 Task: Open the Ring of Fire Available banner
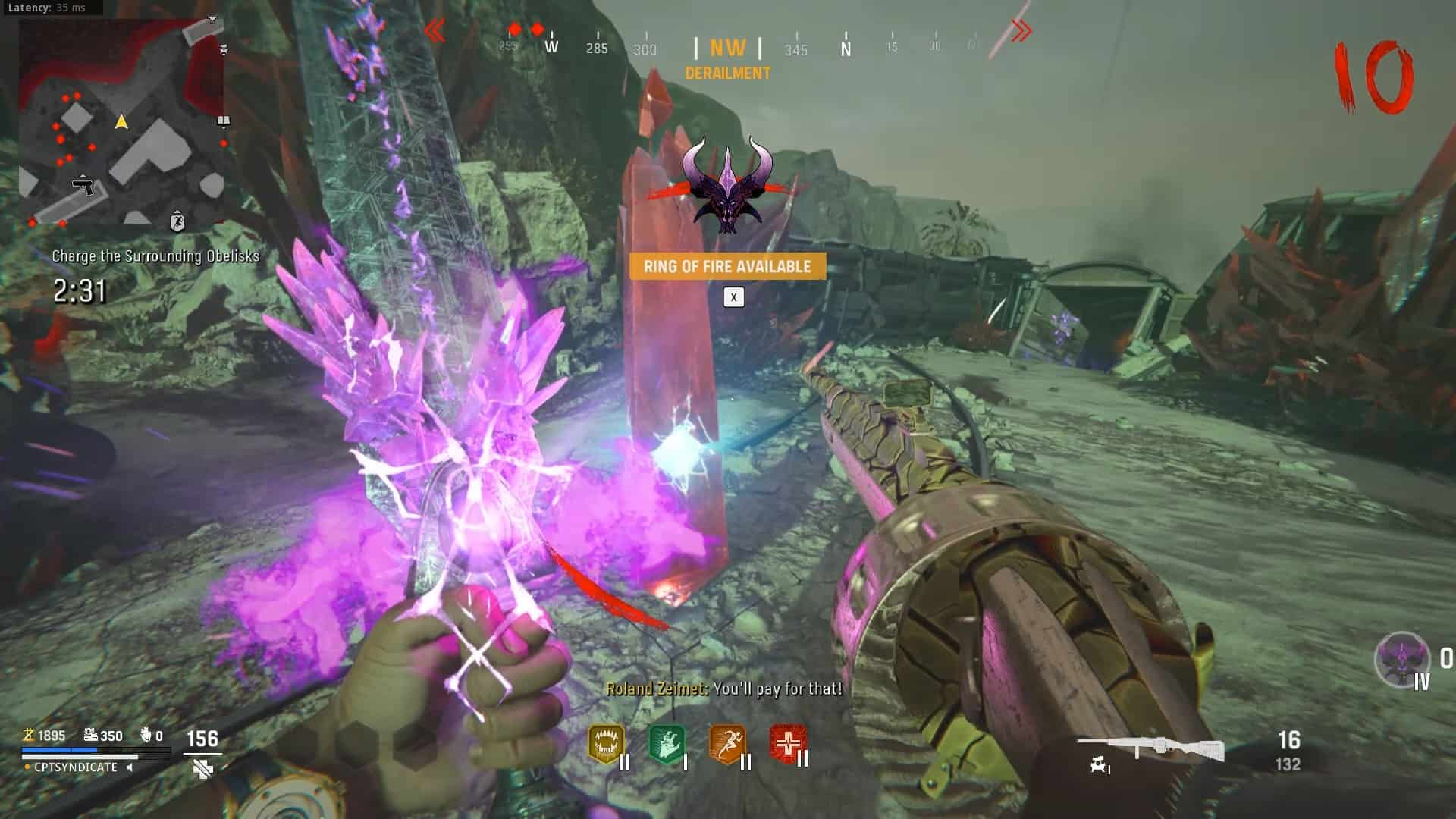(x=727, y=266)
